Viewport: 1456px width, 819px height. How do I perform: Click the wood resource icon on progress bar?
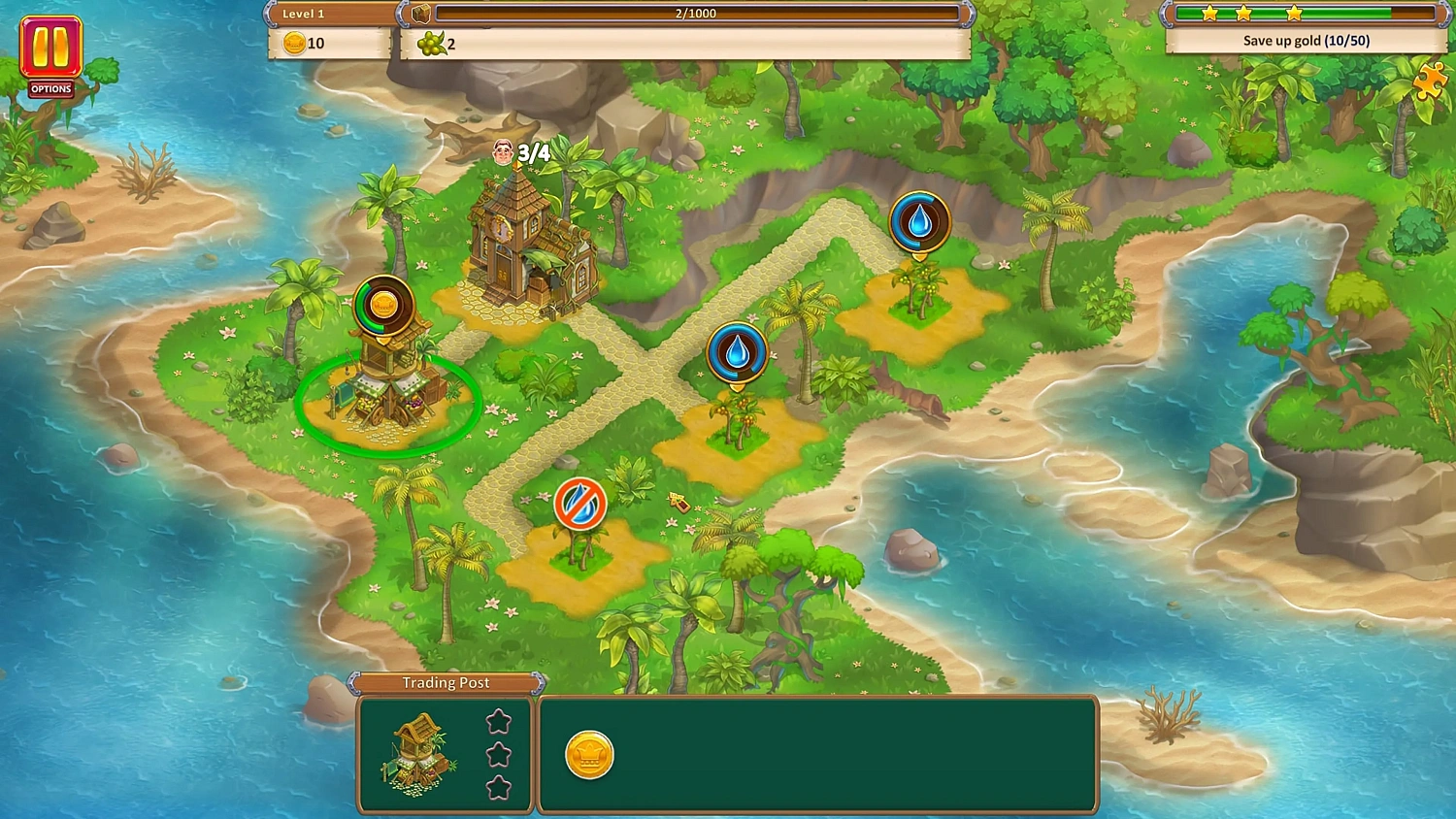pyautogui.click(x=420, y=12)
